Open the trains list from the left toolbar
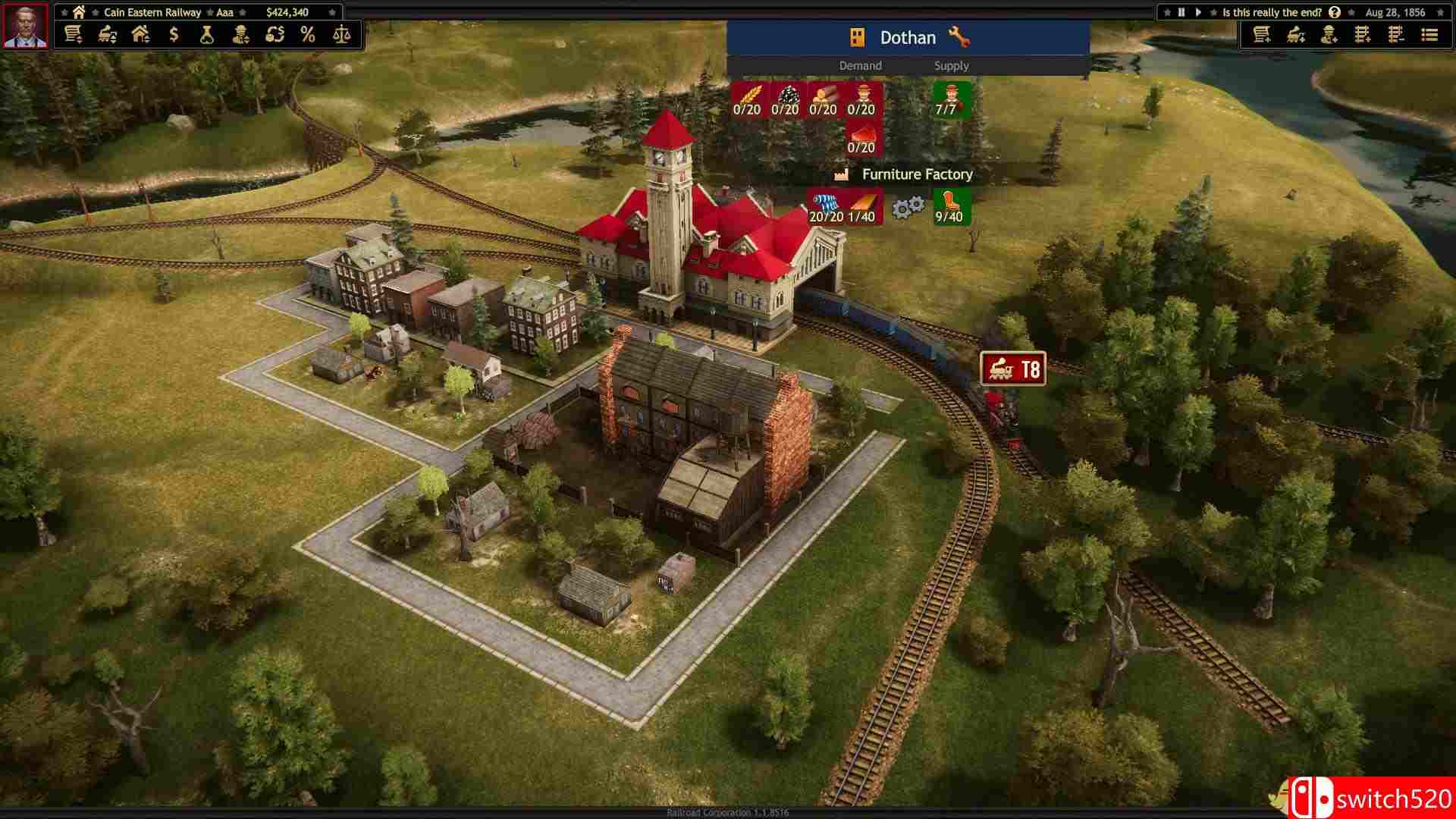1456x819 pixels. [x=106, y=35]
